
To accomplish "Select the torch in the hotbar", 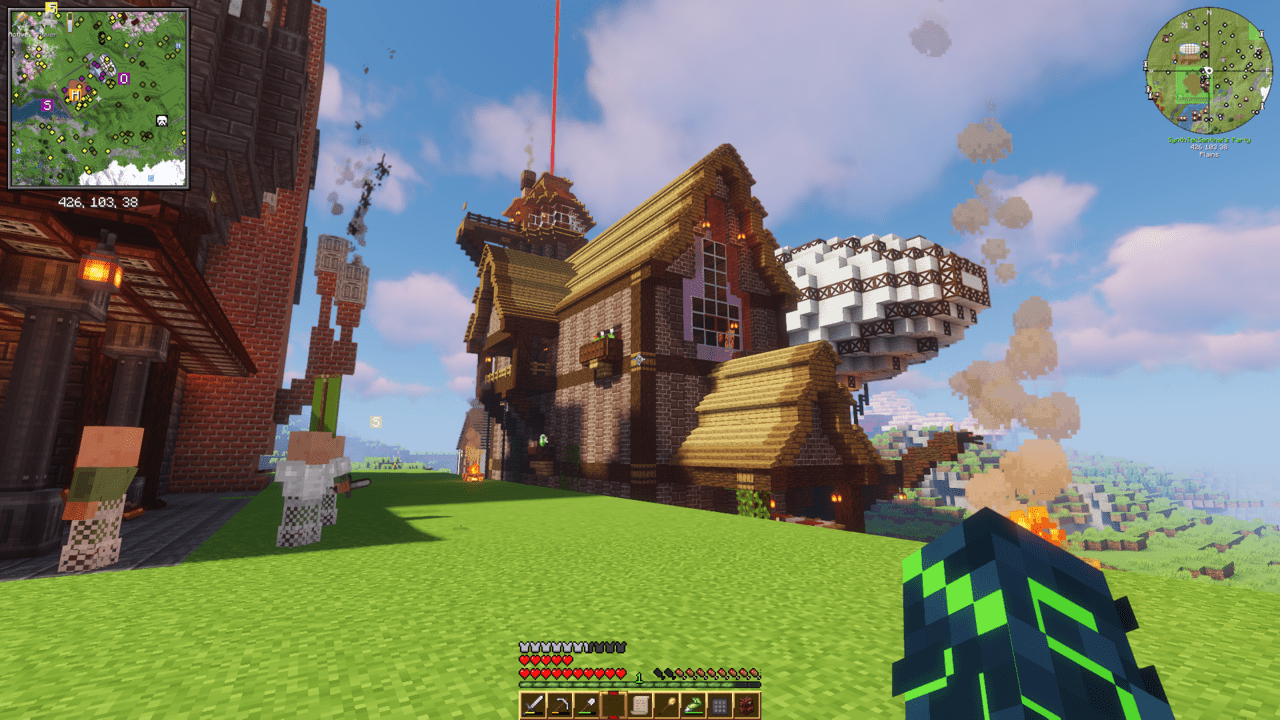I will [665, 704].
